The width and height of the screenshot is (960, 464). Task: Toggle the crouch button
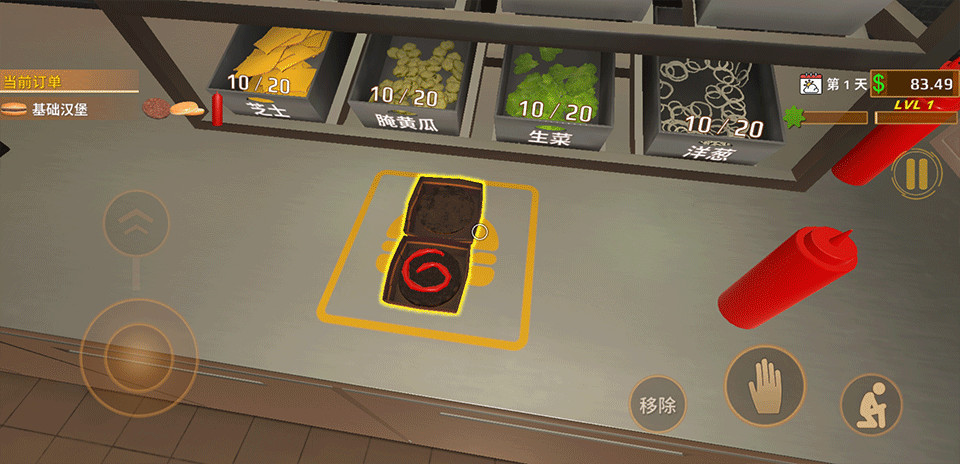point(871,405)
